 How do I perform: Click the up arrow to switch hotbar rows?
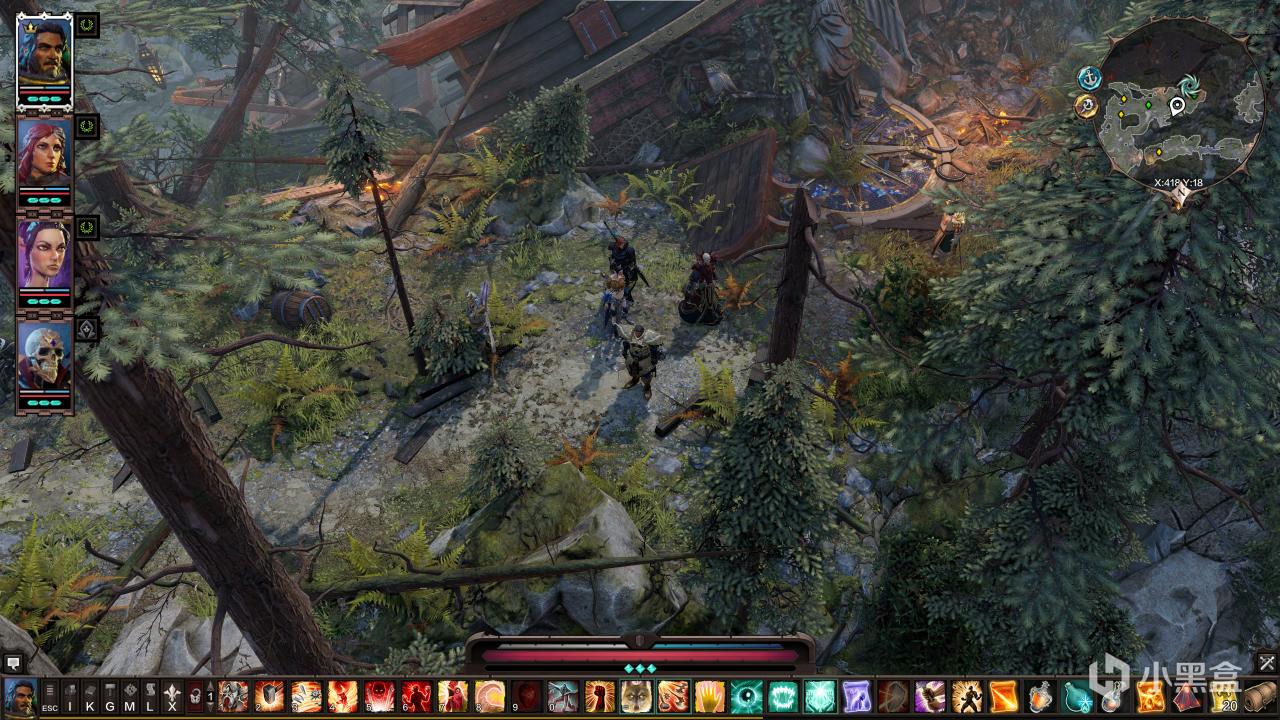coord(210,684)
